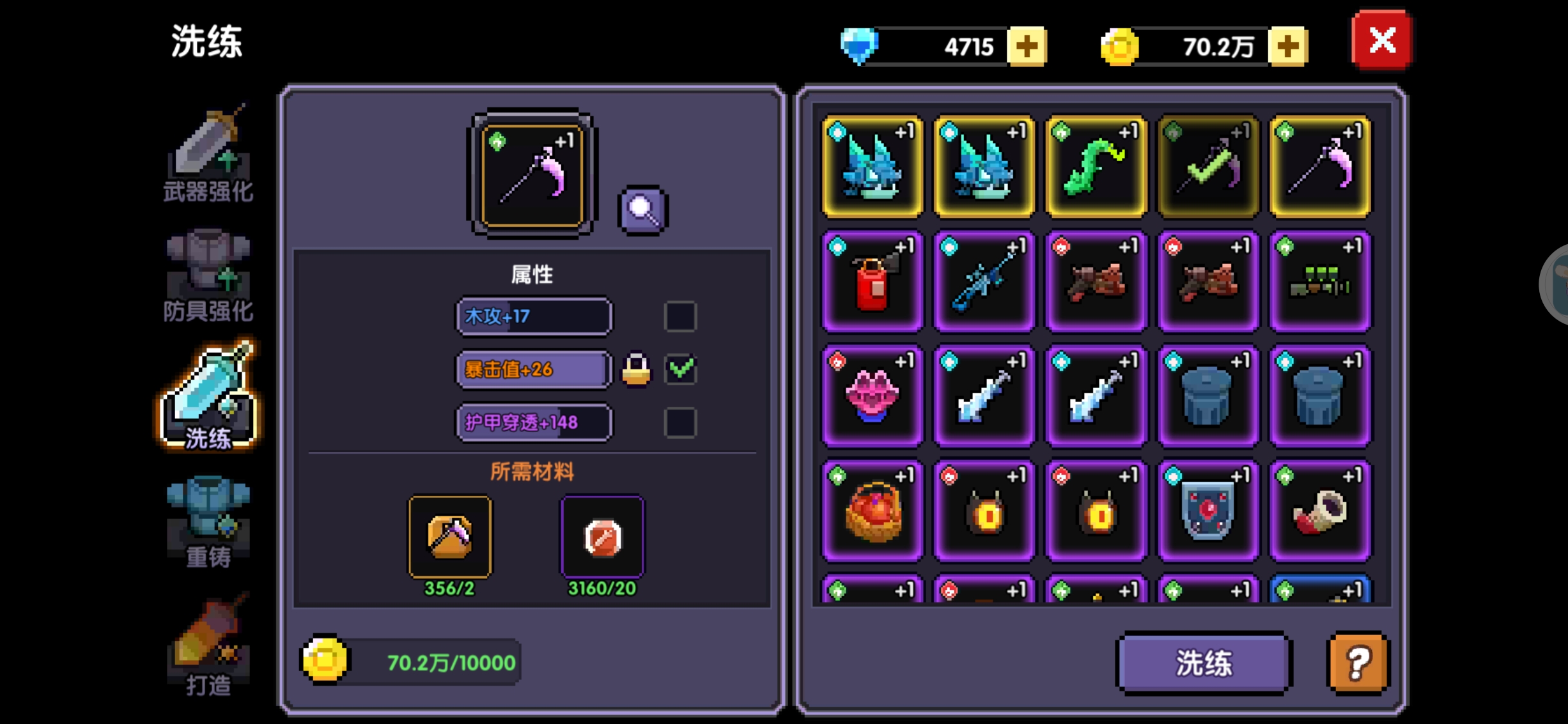Open help with the orange question mark
This screenshot has width=1568, height=724.
coord(1358,663)
